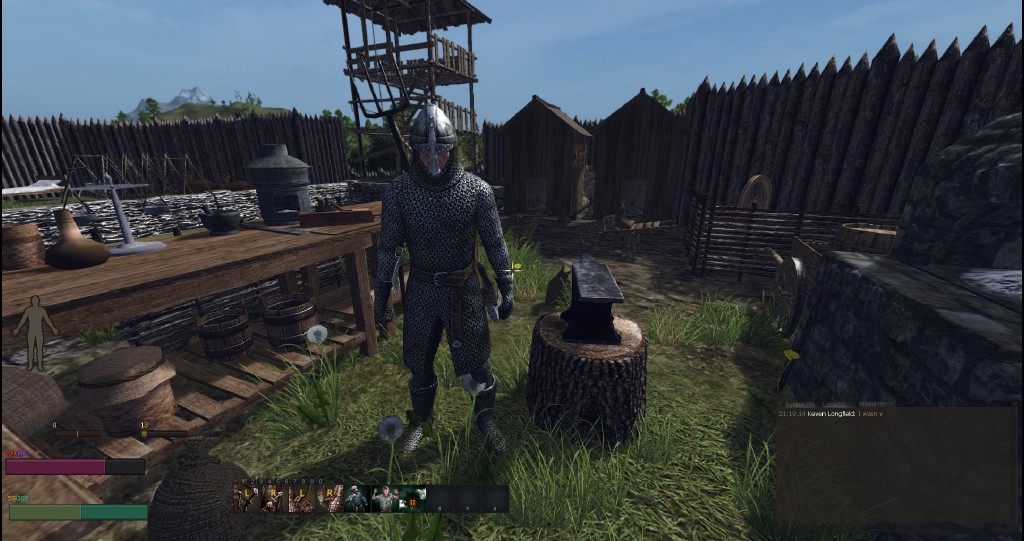Click Kewen Longfield's chat message

840,413
